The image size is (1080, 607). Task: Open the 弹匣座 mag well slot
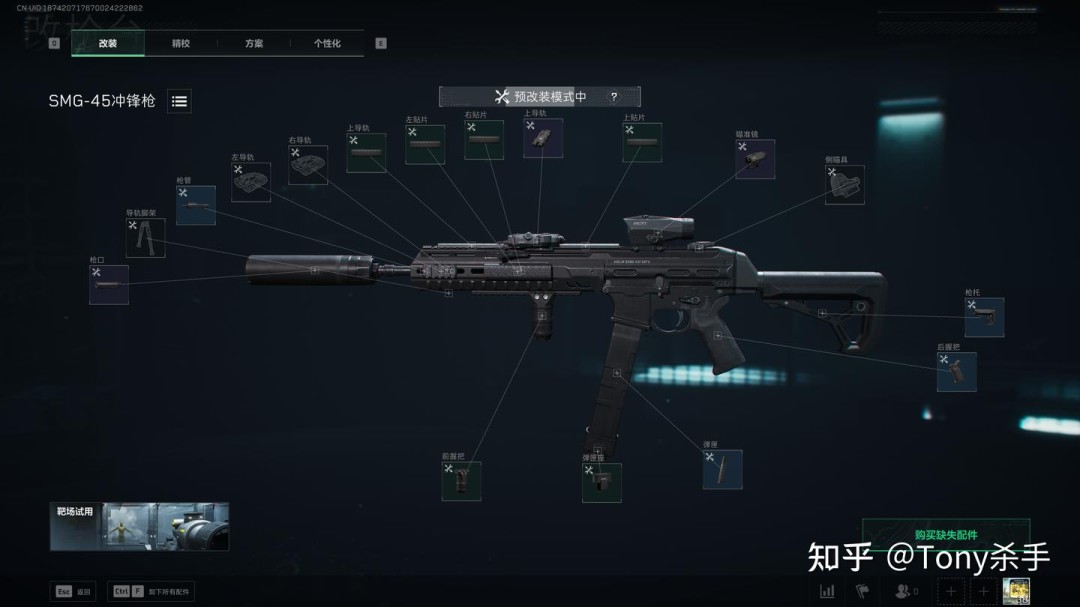(x=602, y=482)
